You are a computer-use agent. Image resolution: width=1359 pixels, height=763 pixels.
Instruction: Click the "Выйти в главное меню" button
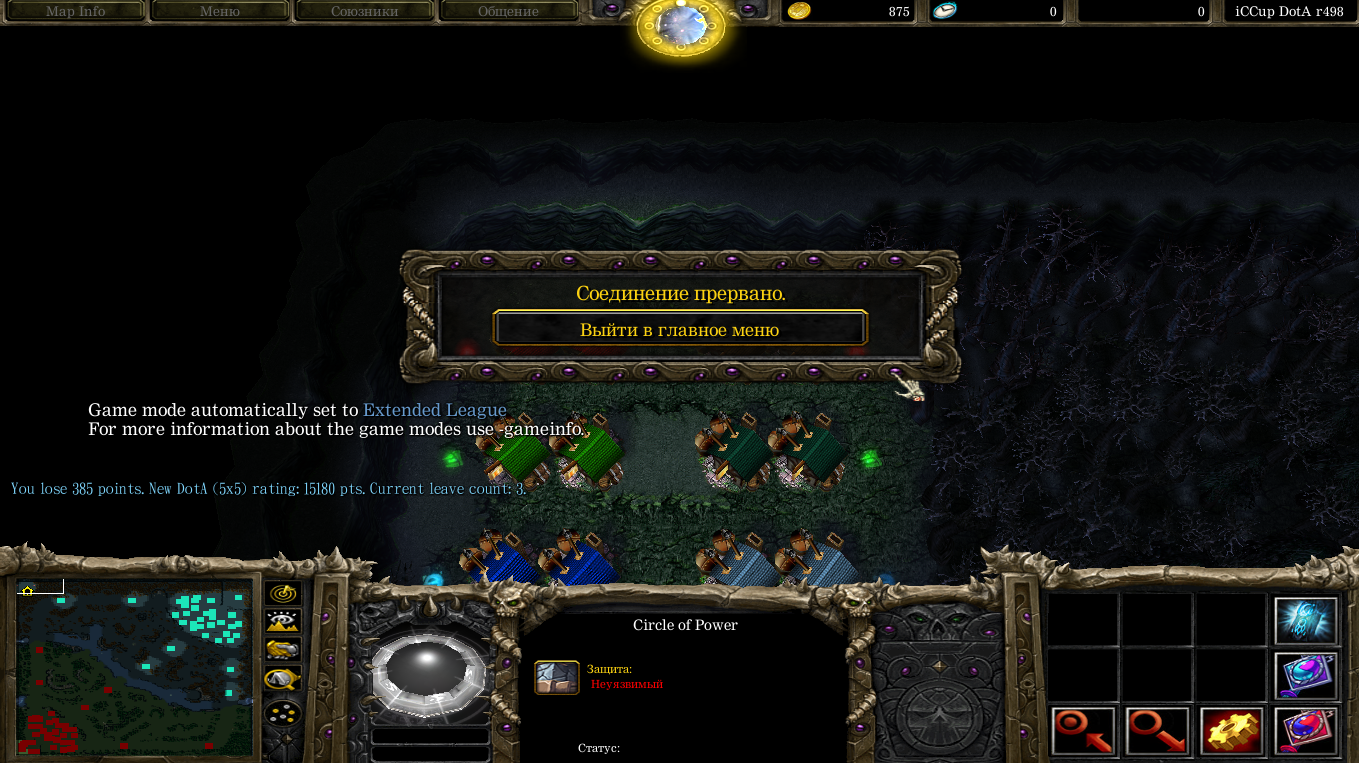tap(680, 329)
